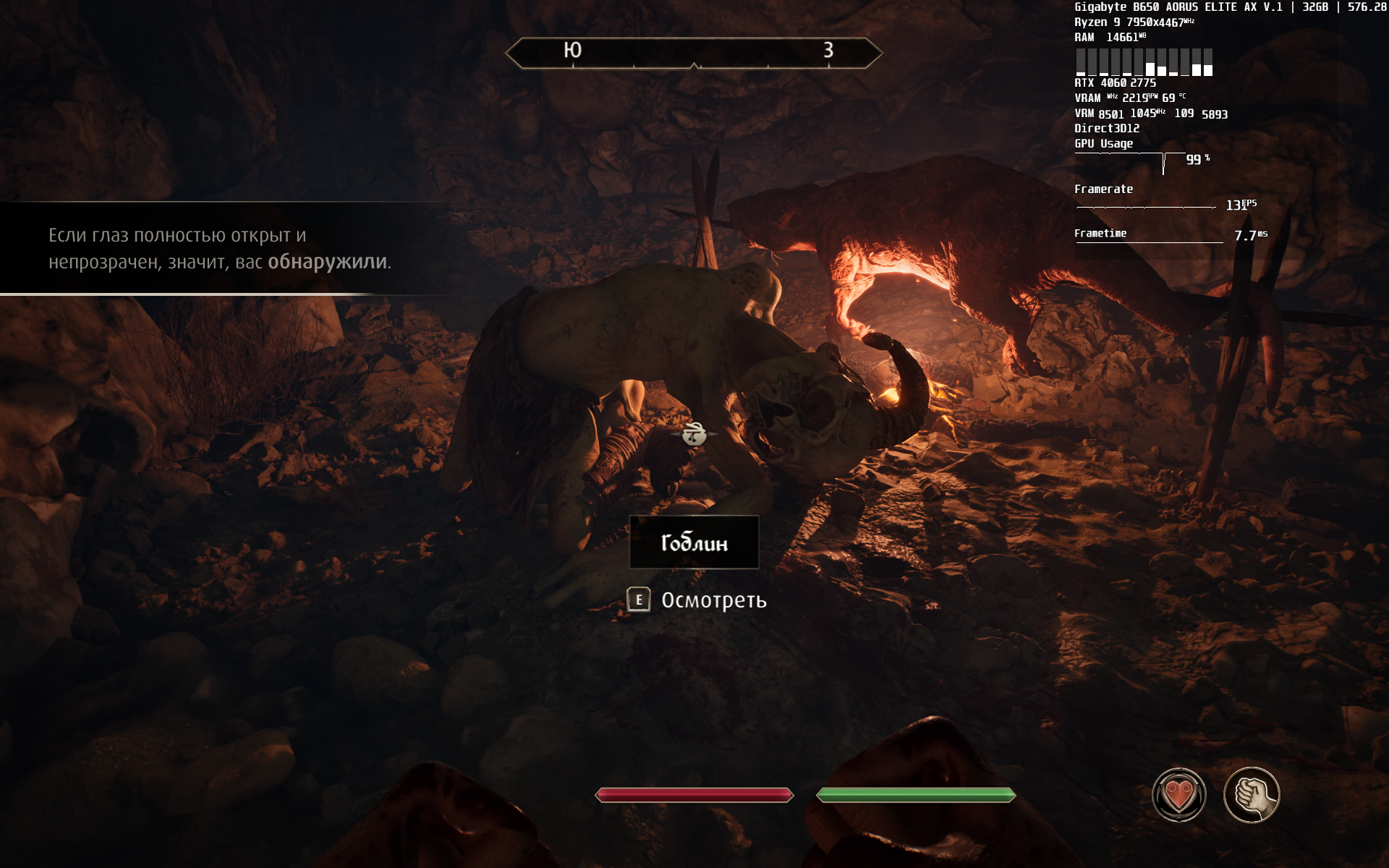Click the compass bar at the top
Screen dimensions: 1389x868
(x=694, y=53)
